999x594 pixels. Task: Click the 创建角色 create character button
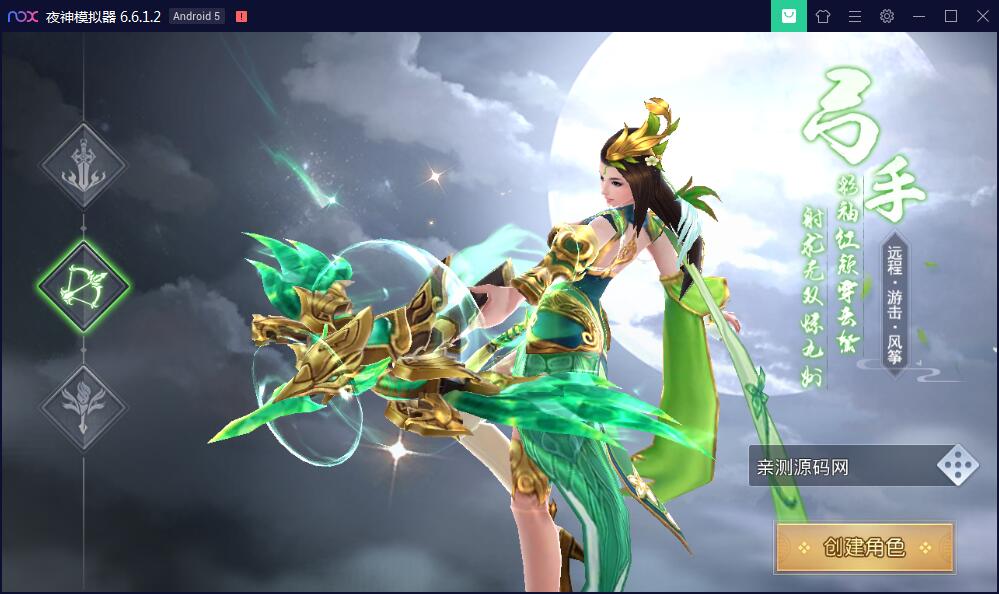864,547
